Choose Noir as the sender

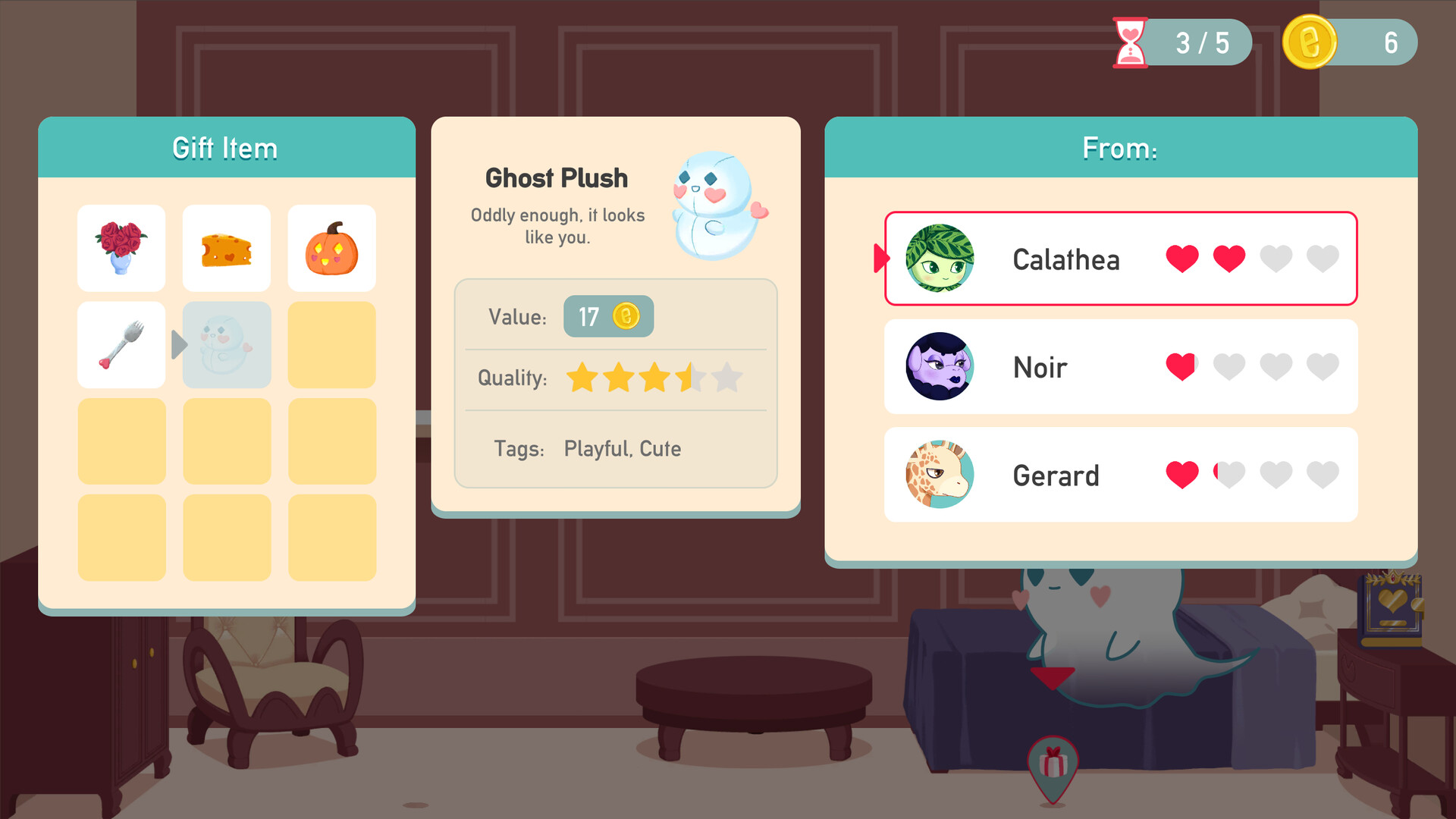point(1120,367)
